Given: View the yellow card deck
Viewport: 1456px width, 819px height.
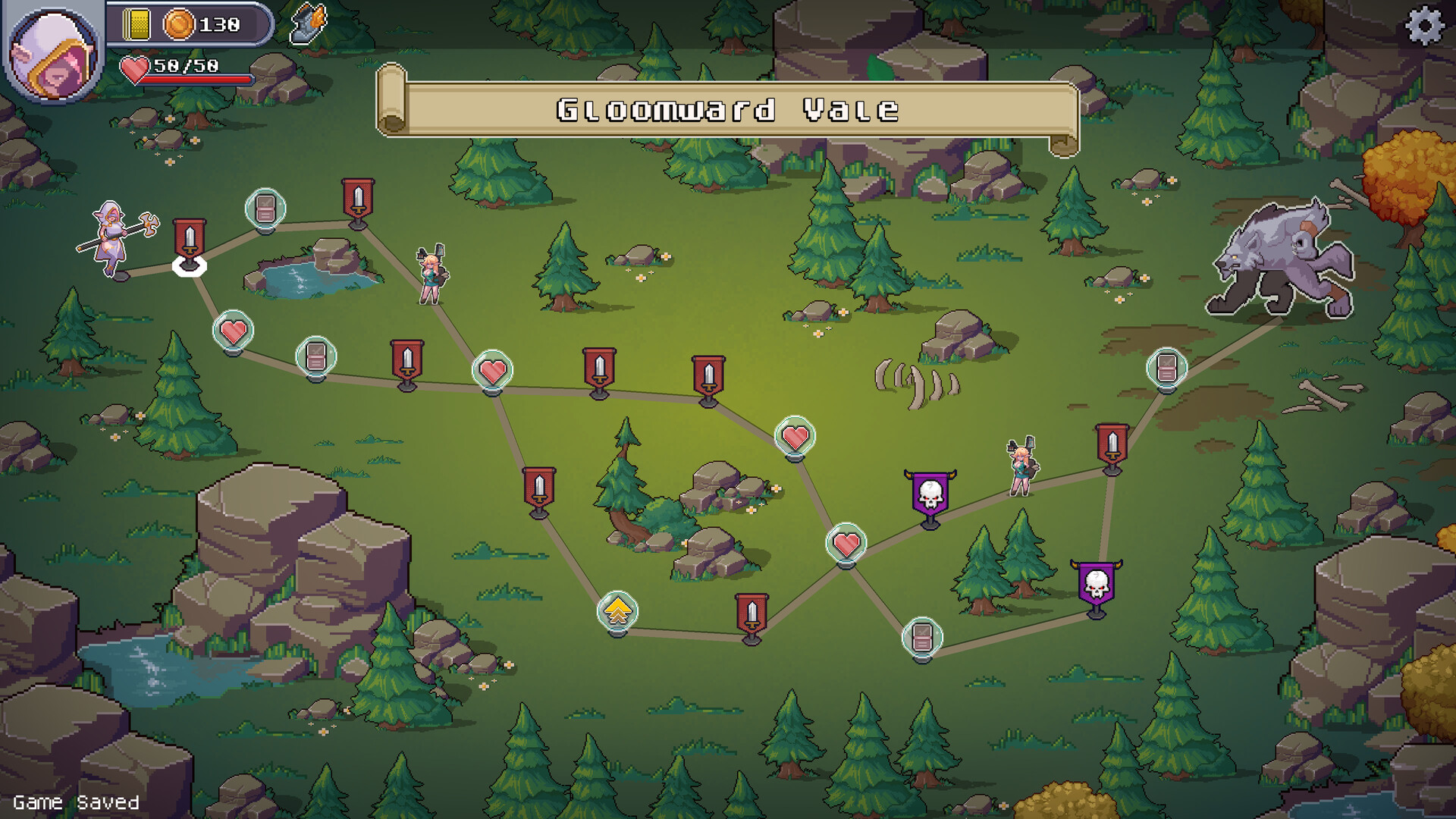Looking at the screenshot, I should coord(137,25).
